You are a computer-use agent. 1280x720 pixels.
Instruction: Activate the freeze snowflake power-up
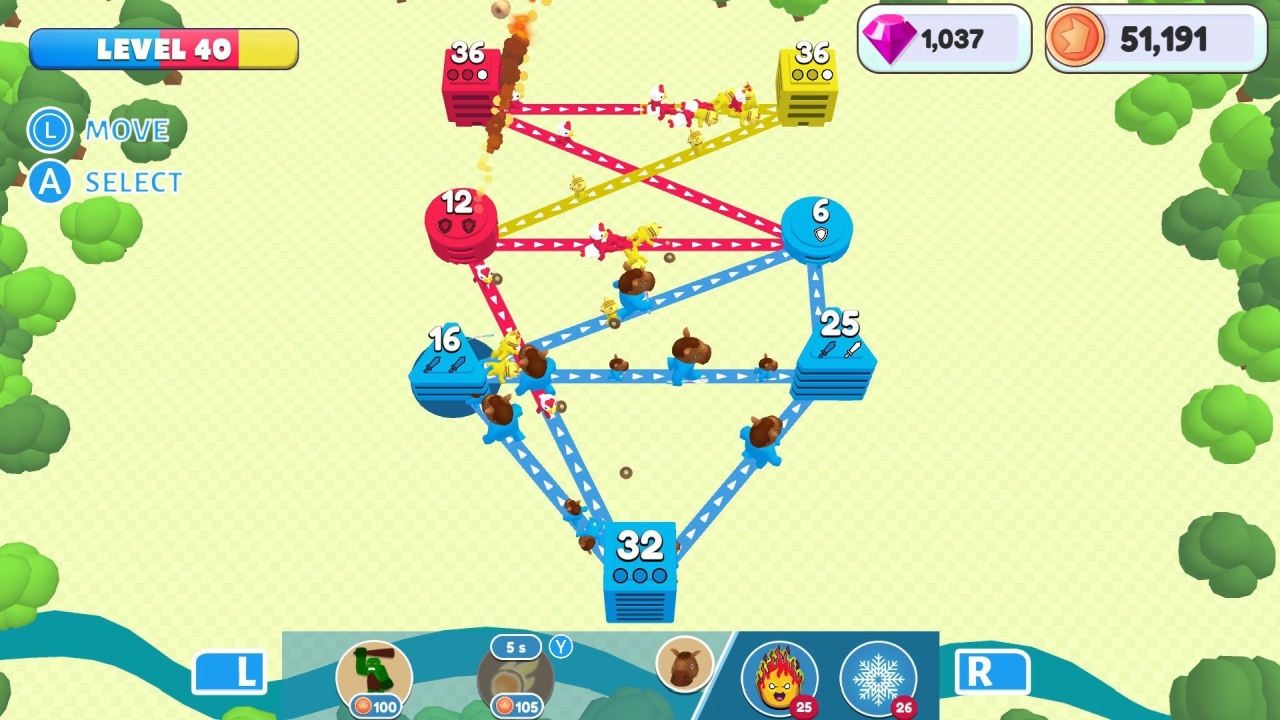click(878, 679)
